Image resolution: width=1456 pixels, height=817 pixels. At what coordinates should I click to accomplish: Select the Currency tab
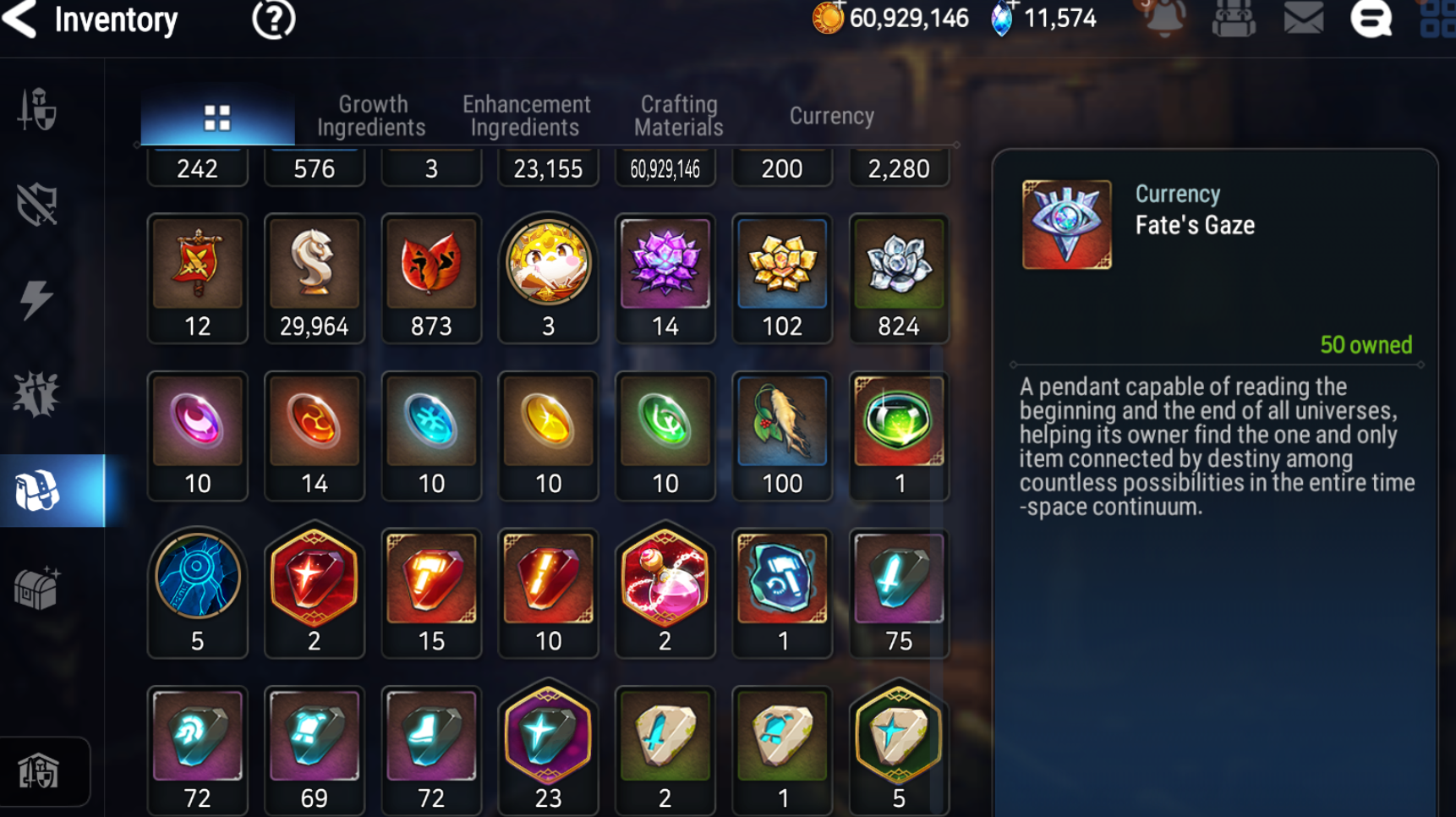coord(831,116)
